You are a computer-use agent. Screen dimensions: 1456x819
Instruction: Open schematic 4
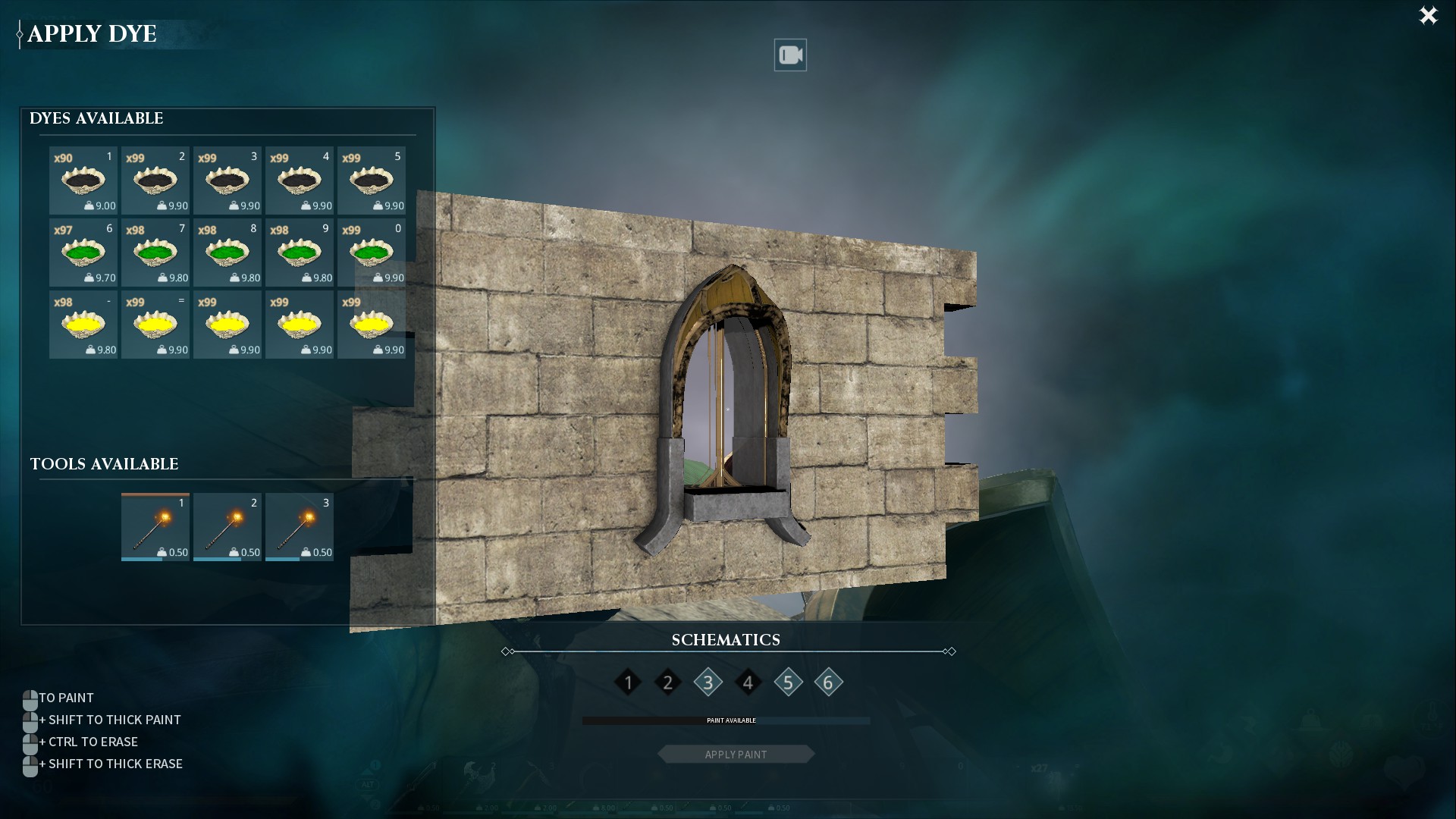[x=748, y=682]
